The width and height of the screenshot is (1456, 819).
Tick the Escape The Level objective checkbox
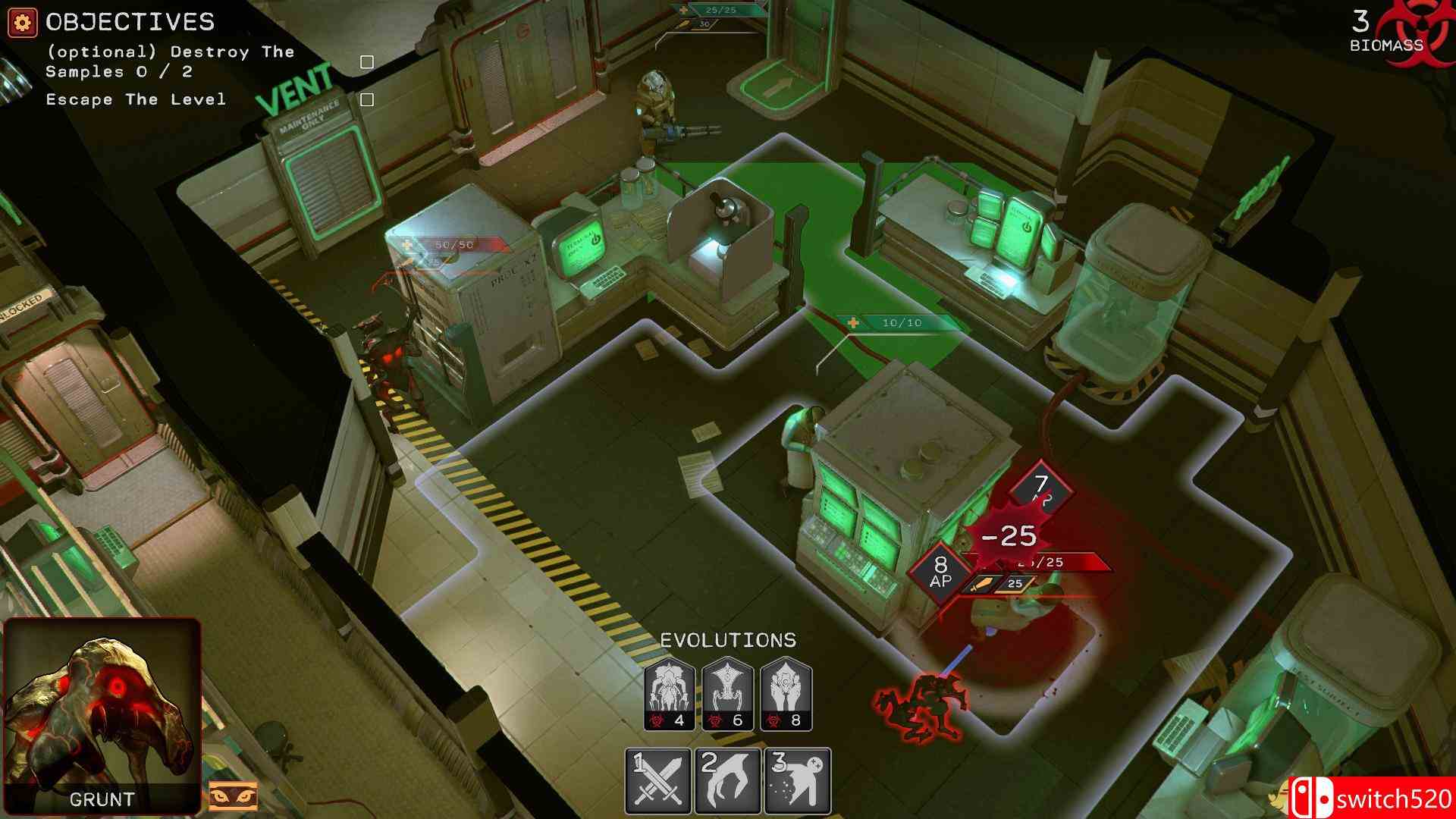click(x=368, y=99)
